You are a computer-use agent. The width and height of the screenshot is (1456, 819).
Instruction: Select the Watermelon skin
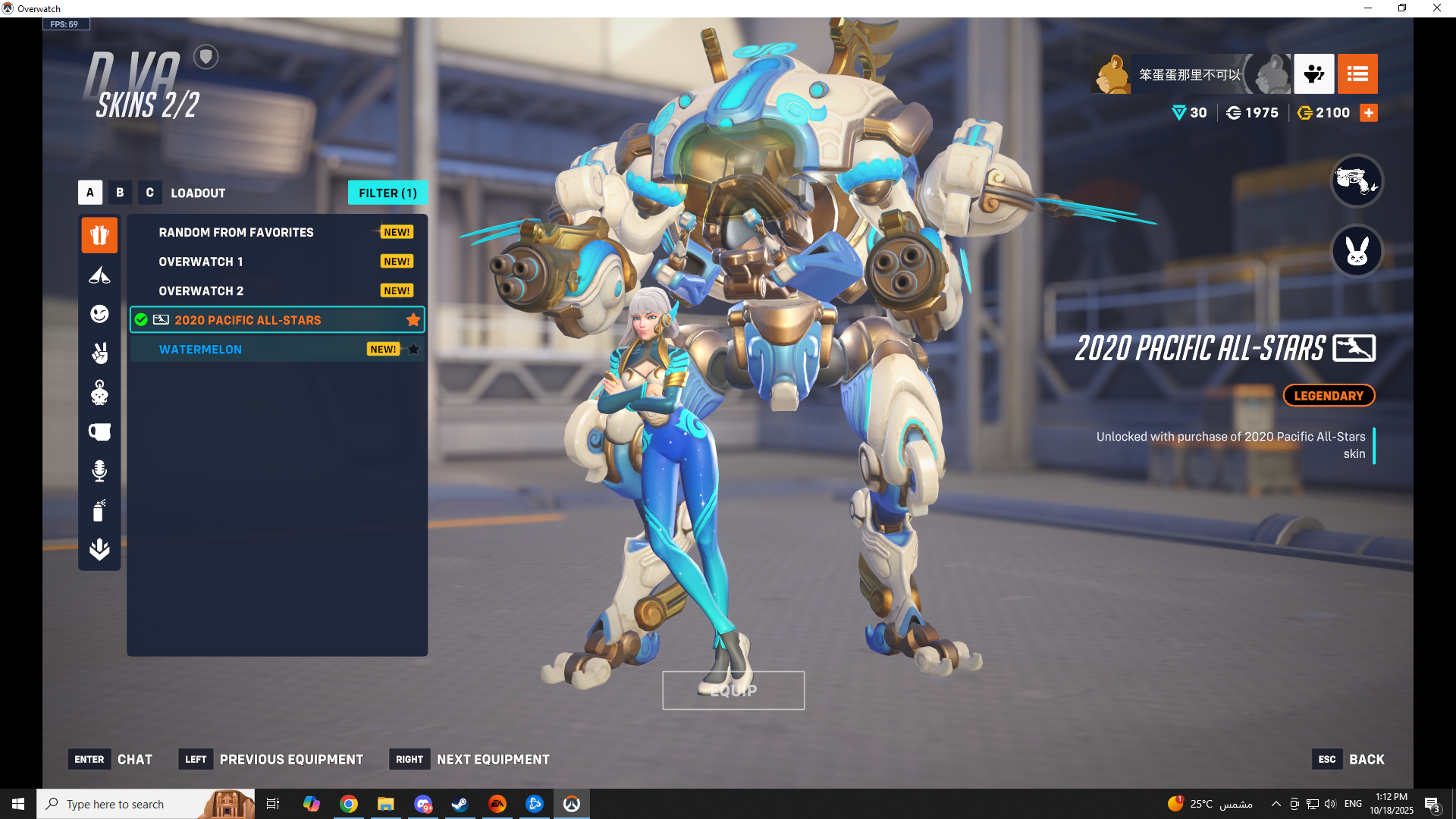click(x=200, y=350)
